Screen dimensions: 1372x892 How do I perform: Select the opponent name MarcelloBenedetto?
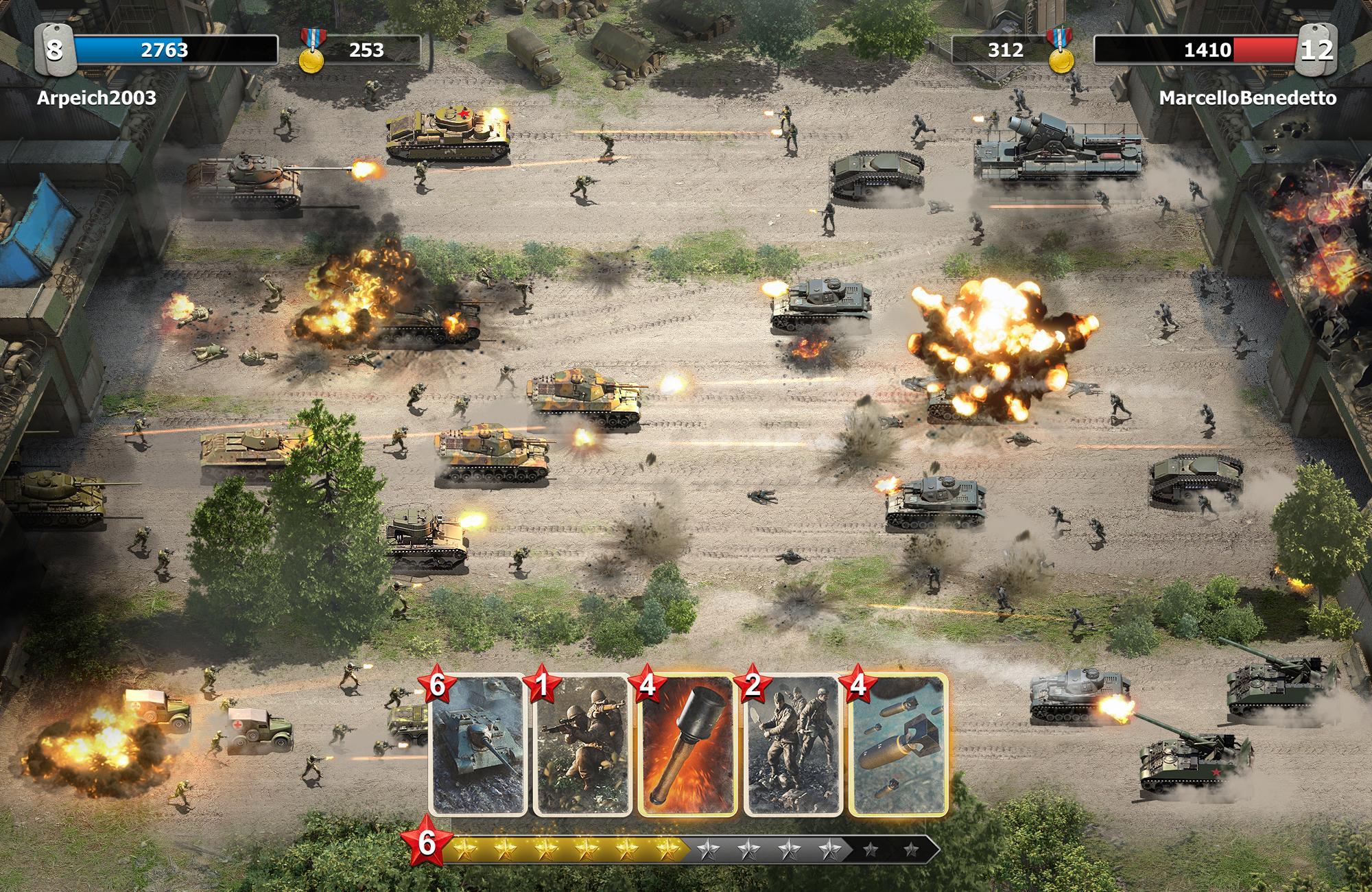point(1249,98)
